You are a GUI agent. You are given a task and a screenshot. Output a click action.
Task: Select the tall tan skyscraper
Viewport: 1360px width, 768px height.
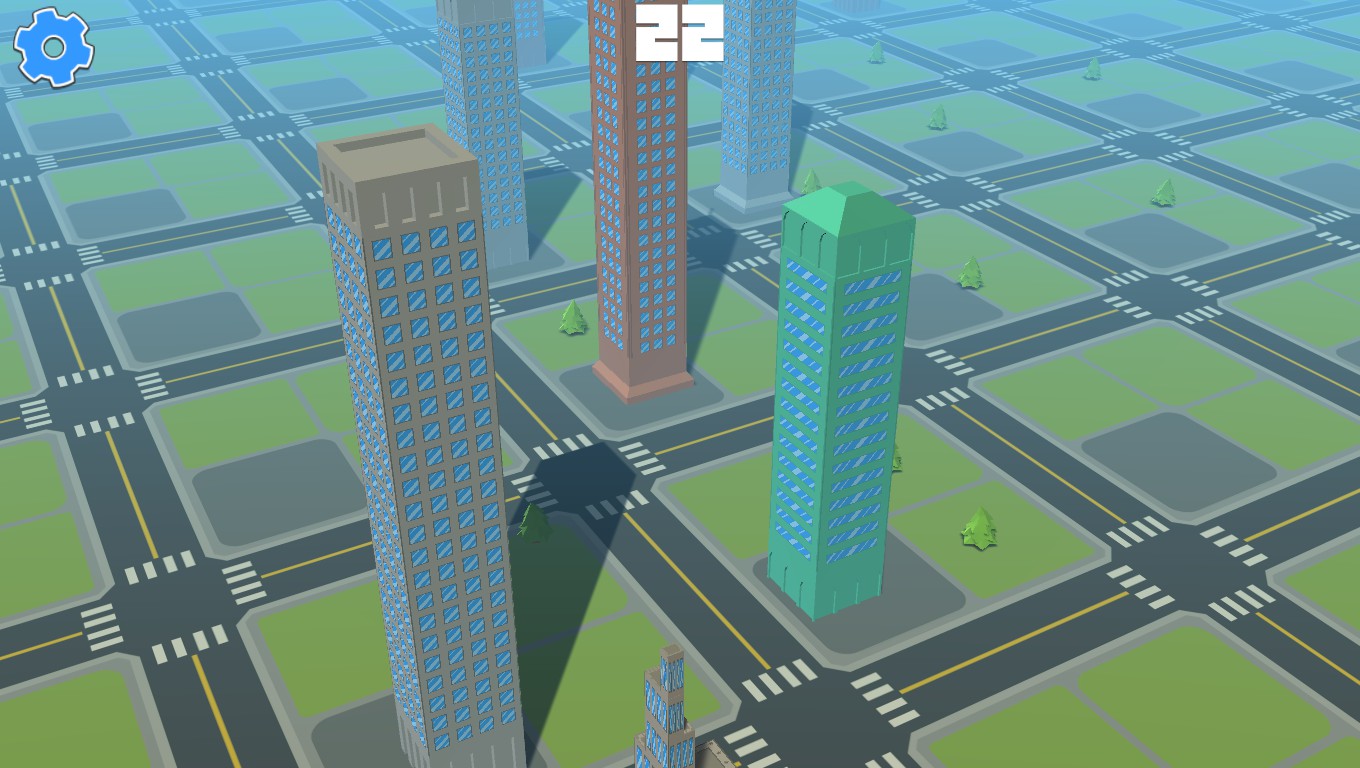click(x=420, y=450)
